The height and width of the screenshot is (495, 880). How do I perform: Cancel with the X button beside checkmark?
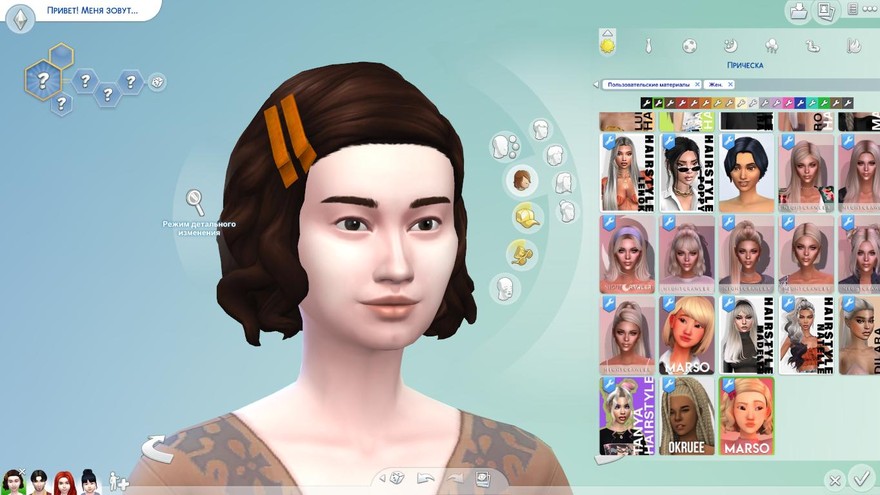tap(833, 480)
